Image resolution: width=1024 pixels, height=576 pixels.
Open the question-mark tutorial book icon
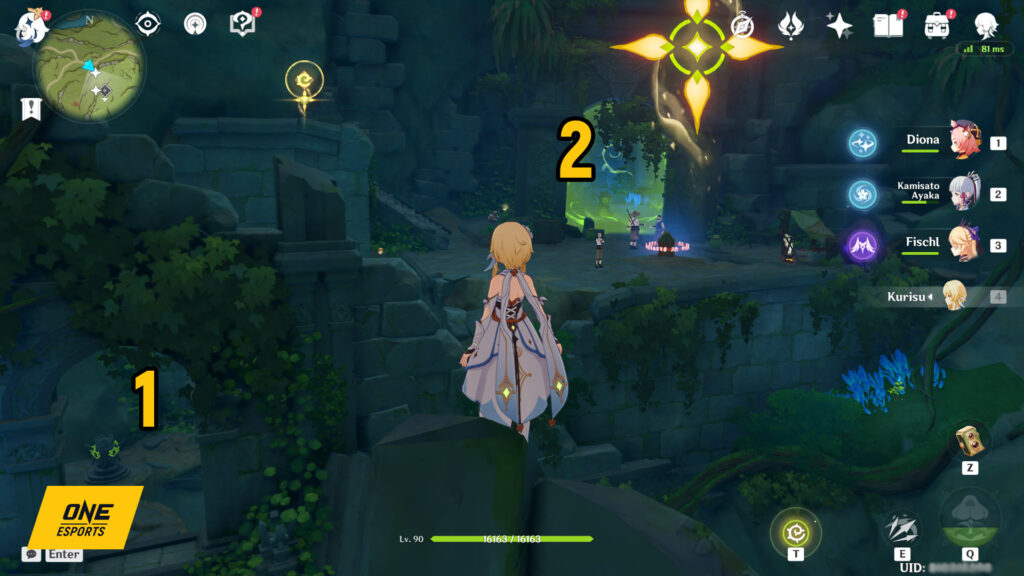click(242, 23)
